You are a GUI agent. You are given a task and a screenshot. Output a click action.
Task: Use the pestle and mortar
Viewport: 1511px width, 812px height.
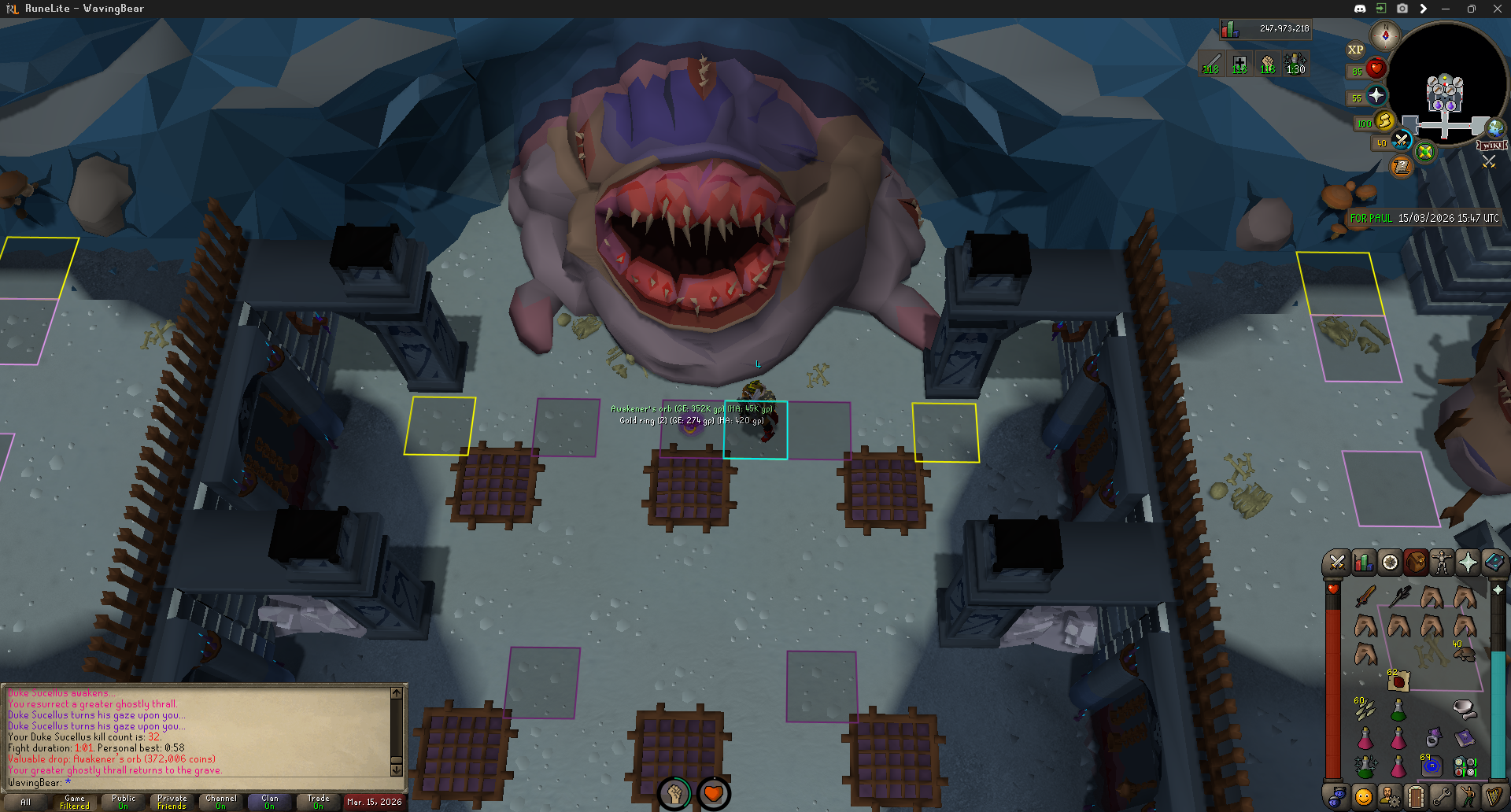(1464, 710)
